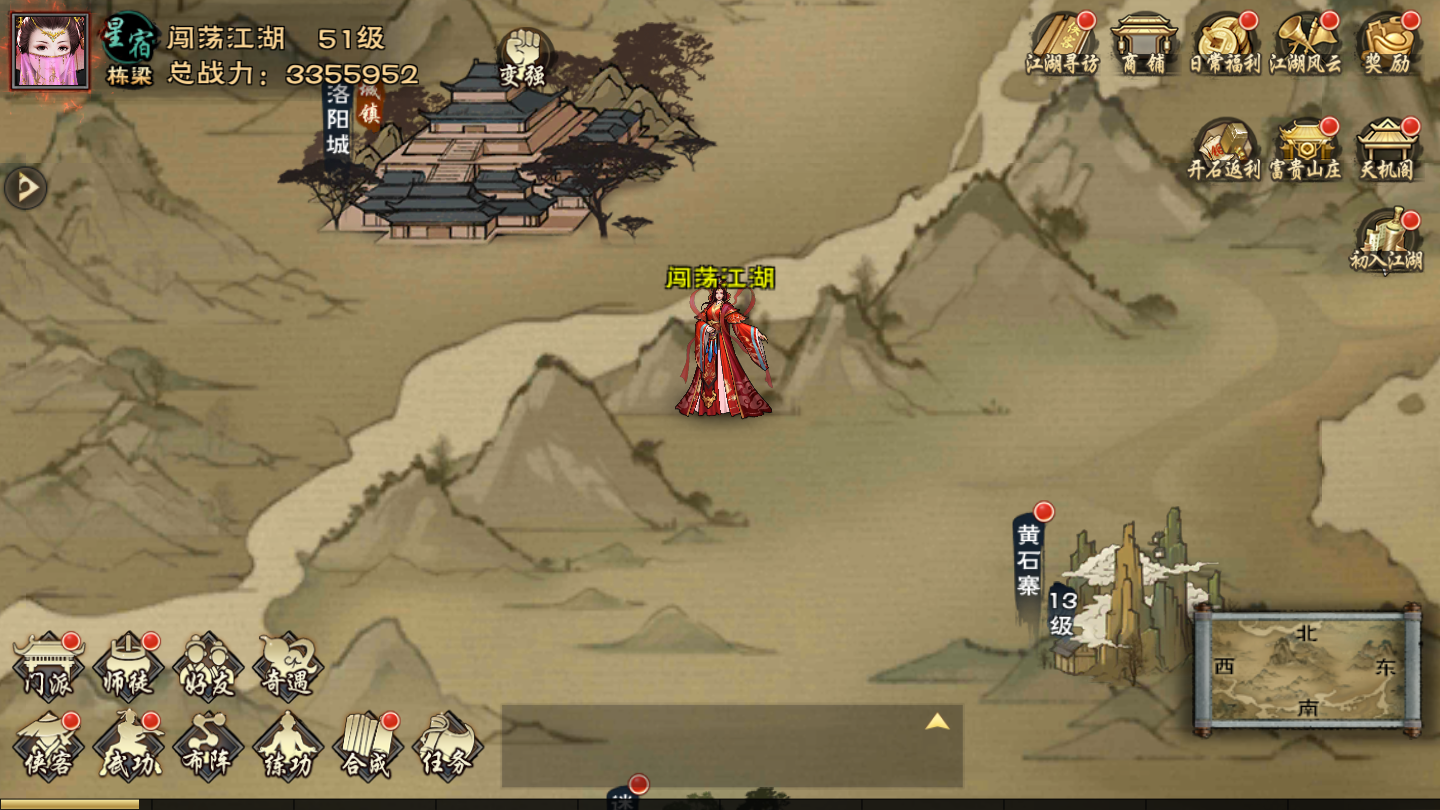Enter 富贵山庄
Image resolution: width=1440 pixels, height=810 pixels.
(x=1305, y=150)
